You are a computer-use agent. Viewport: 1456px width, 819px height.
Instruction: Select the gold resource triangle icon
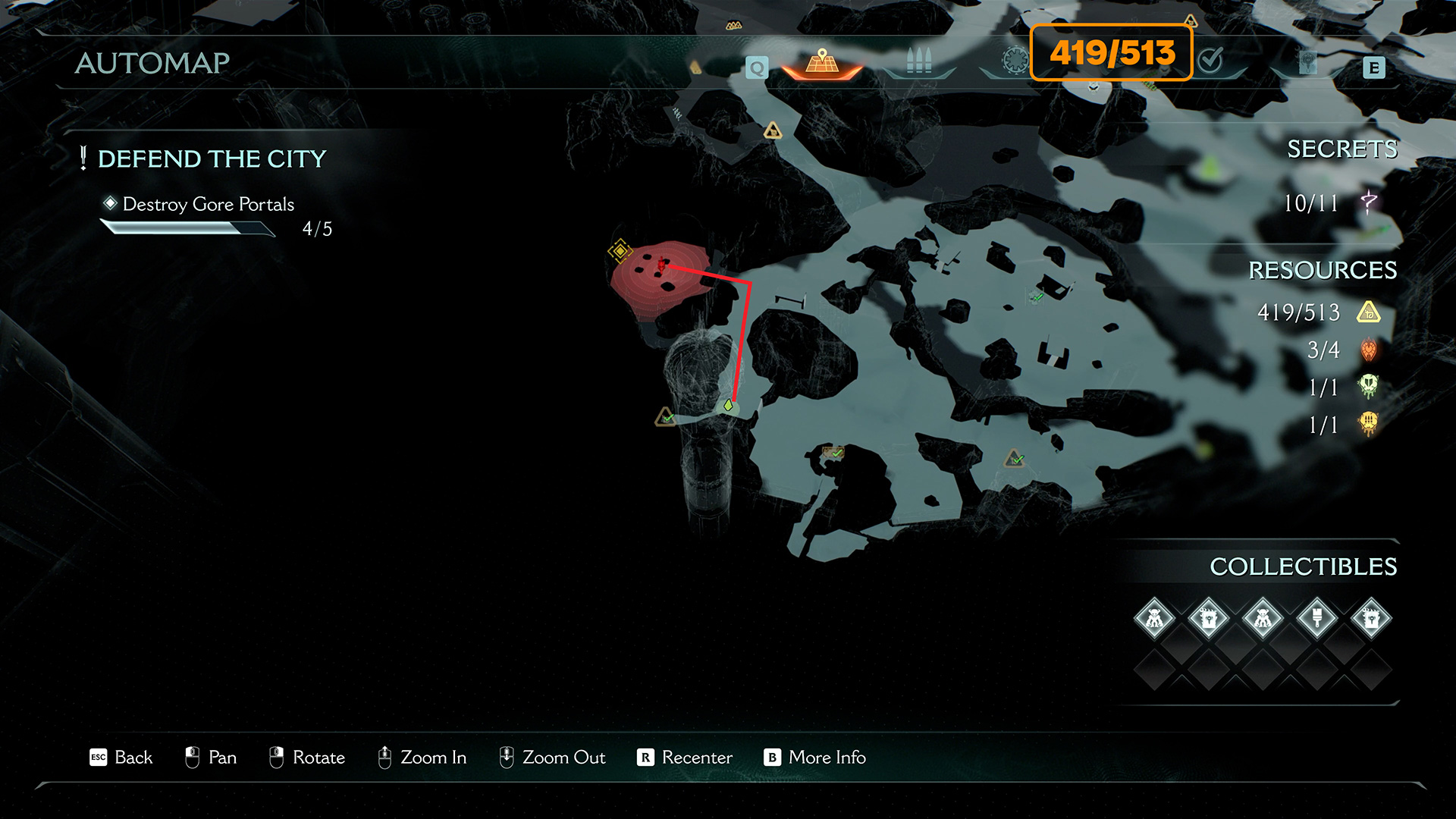(1369, 312)
